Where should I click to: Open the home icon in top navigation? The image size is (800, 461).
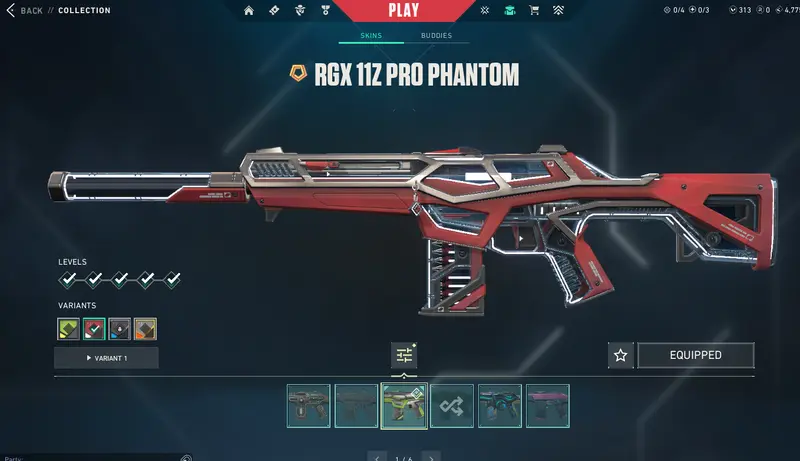pyautogui.click(x=249, y=11)
